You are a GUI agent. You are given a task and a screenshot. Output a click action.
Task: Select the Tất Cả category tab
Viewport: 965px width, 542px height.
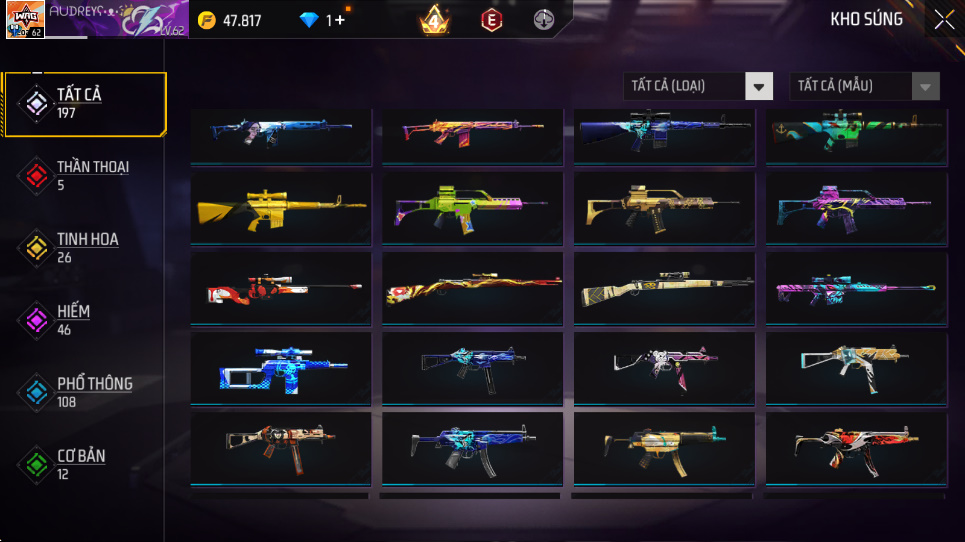pos(85,103)
